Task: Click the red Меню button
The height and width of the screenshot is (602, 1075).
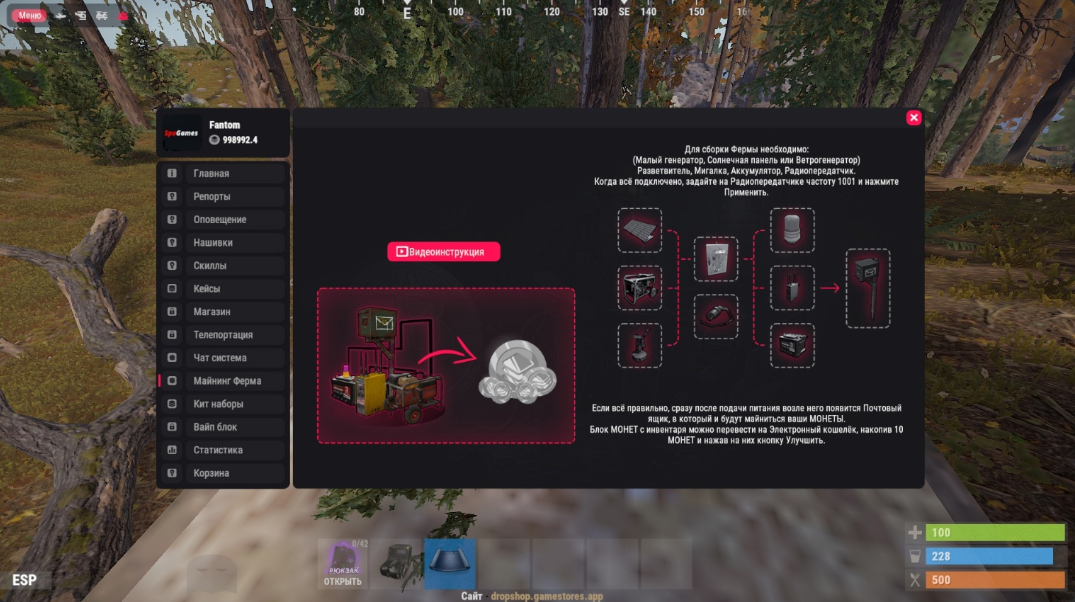Action: [x=29, y=16]
